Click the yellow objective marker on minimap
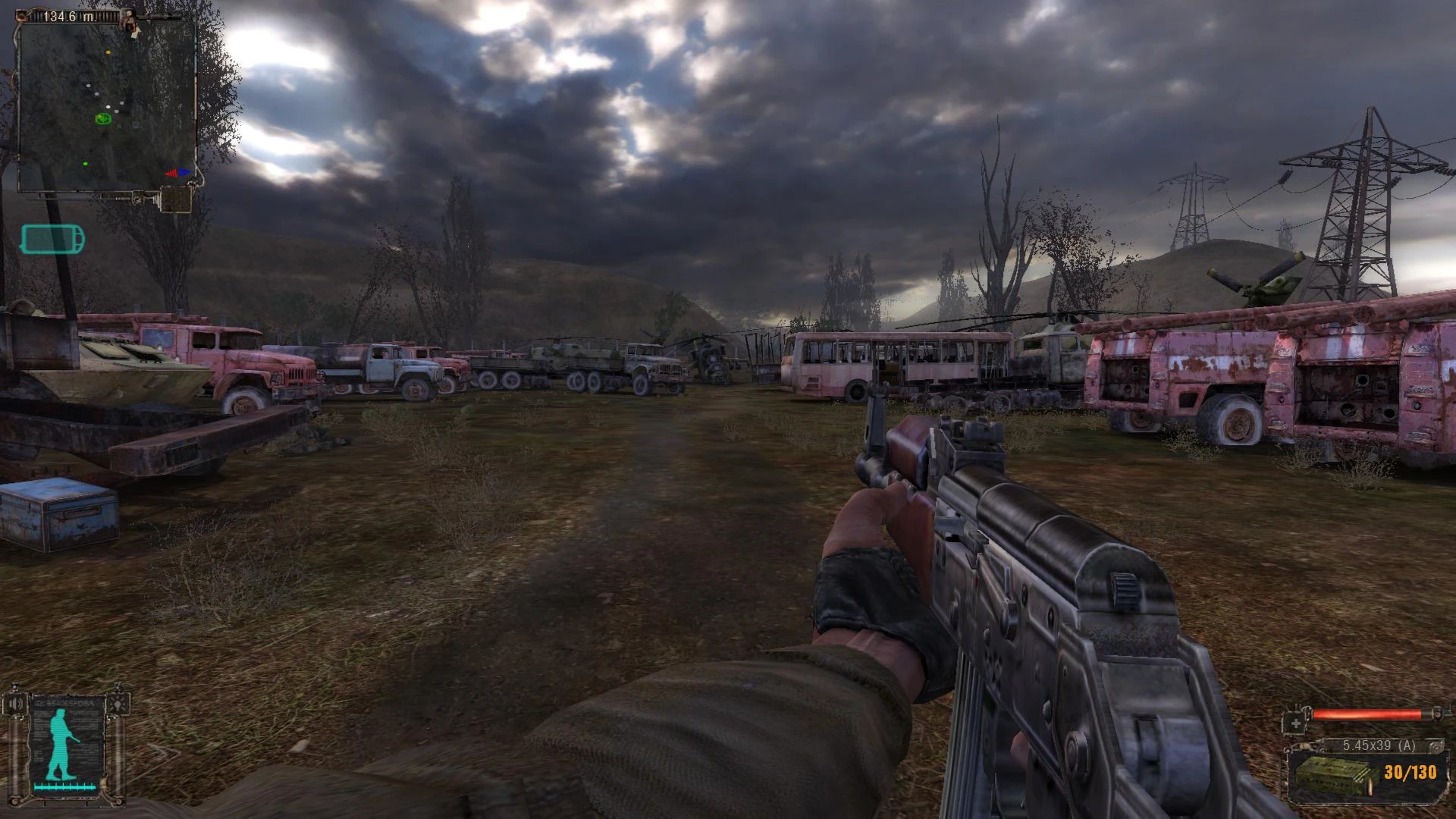Viewport: 1456px width, 819px height. click(x=108, y=52)
